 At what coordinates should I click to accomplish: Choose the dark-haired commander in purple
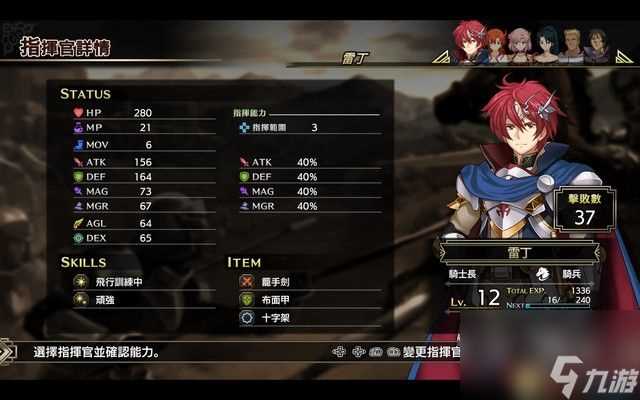click(x=597, y=46)
